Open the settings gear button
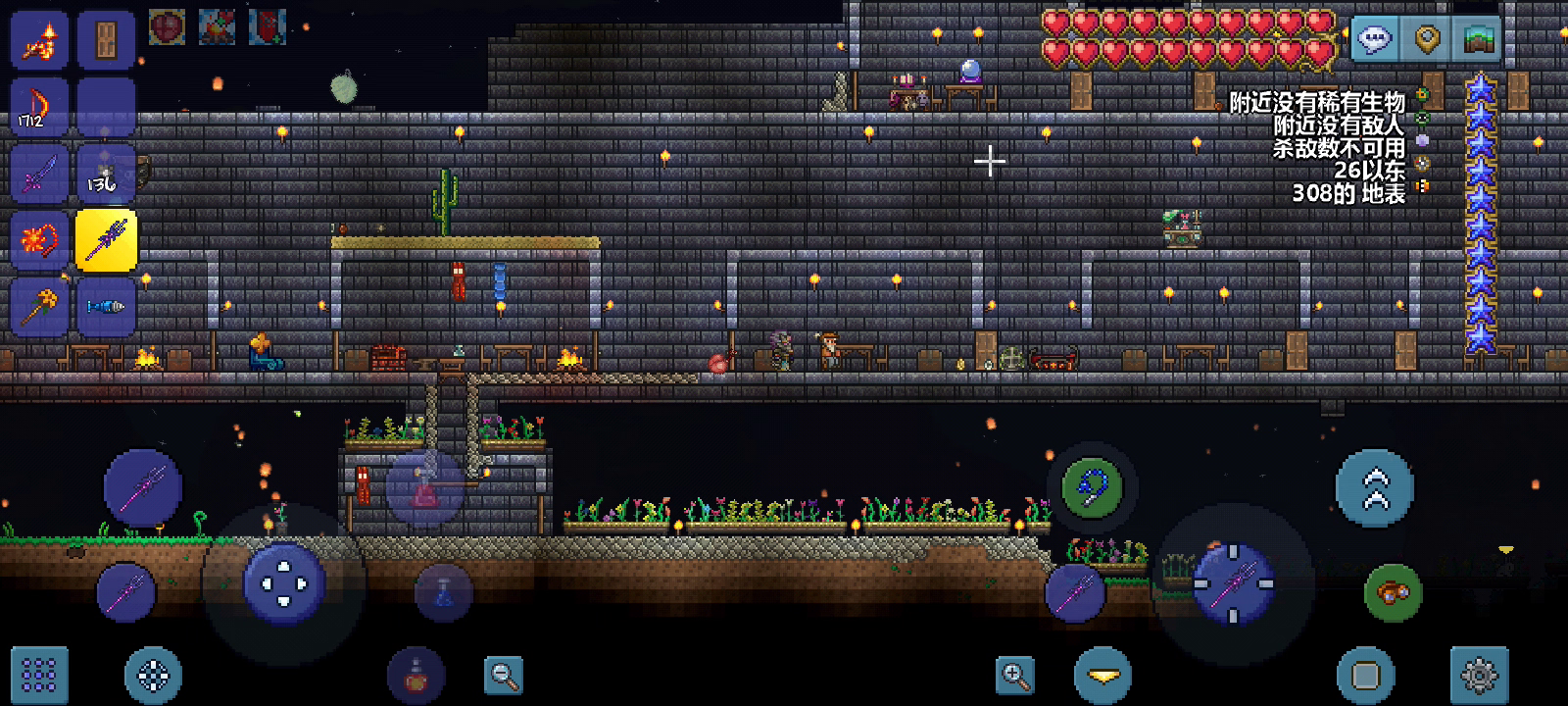1568x706 pixels. coord(1479,675)
